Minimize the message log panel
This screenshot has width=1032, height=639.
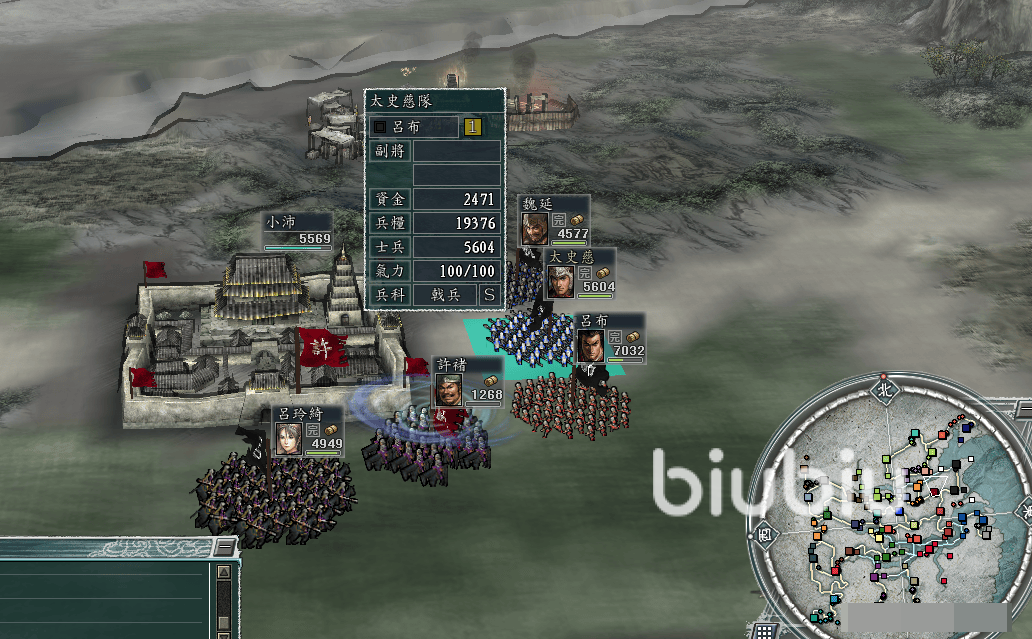tap(224, 548)
